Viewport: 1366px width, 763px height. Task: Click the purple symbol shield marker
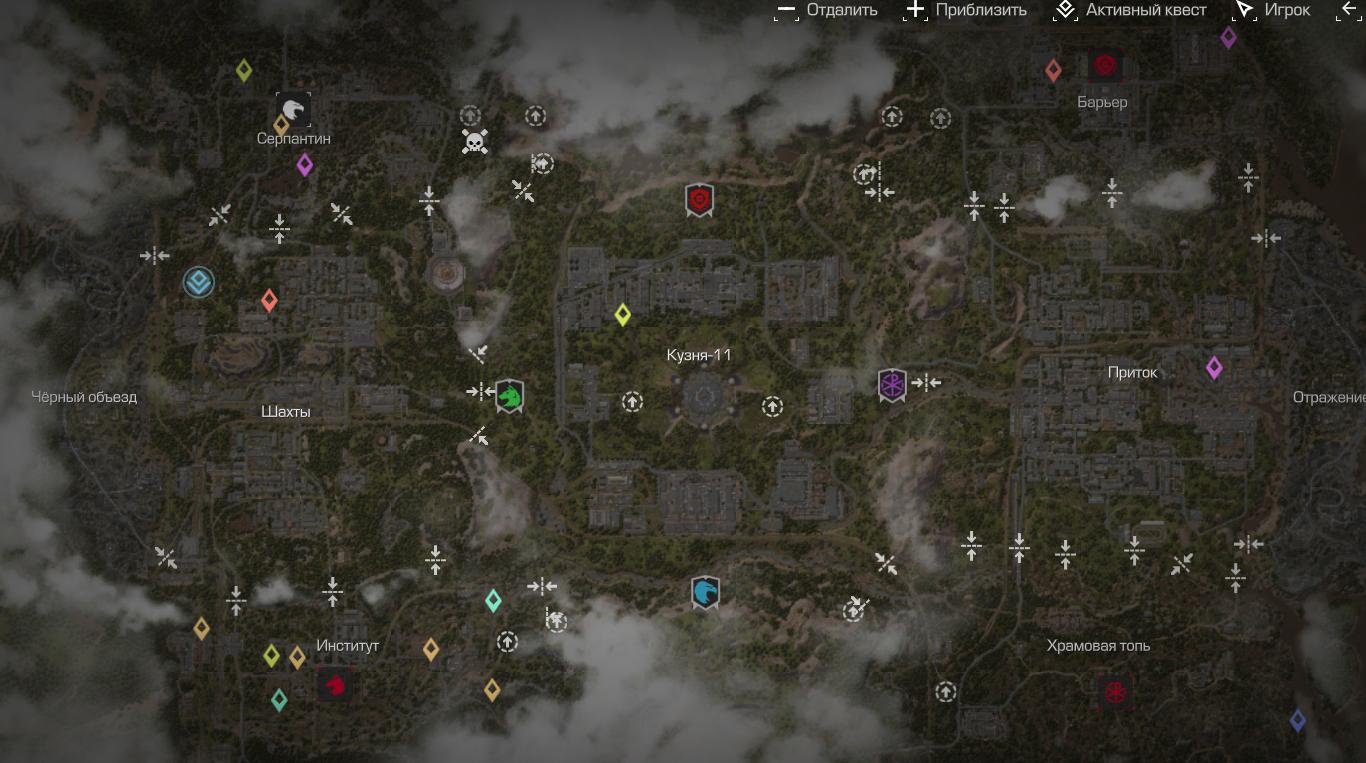click(x=891, y=385)
